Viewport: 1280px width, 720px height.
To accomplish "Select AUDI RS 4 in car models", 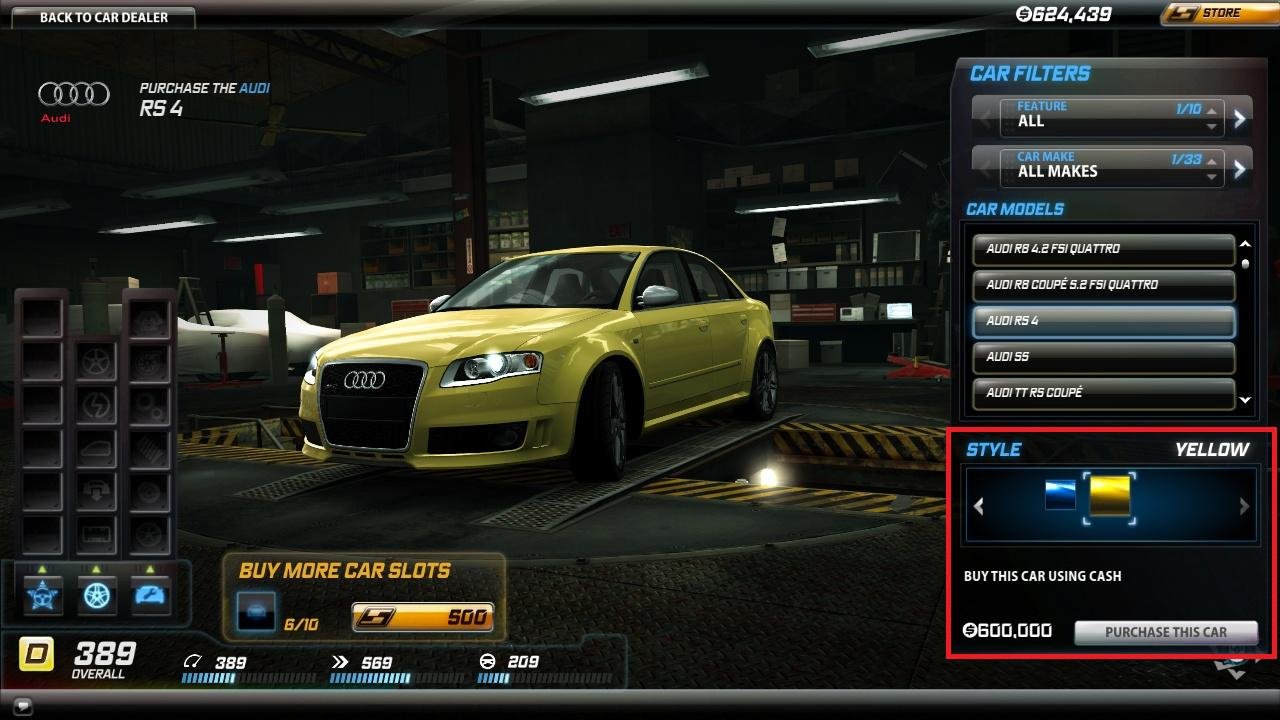I will coord(1103,322).
